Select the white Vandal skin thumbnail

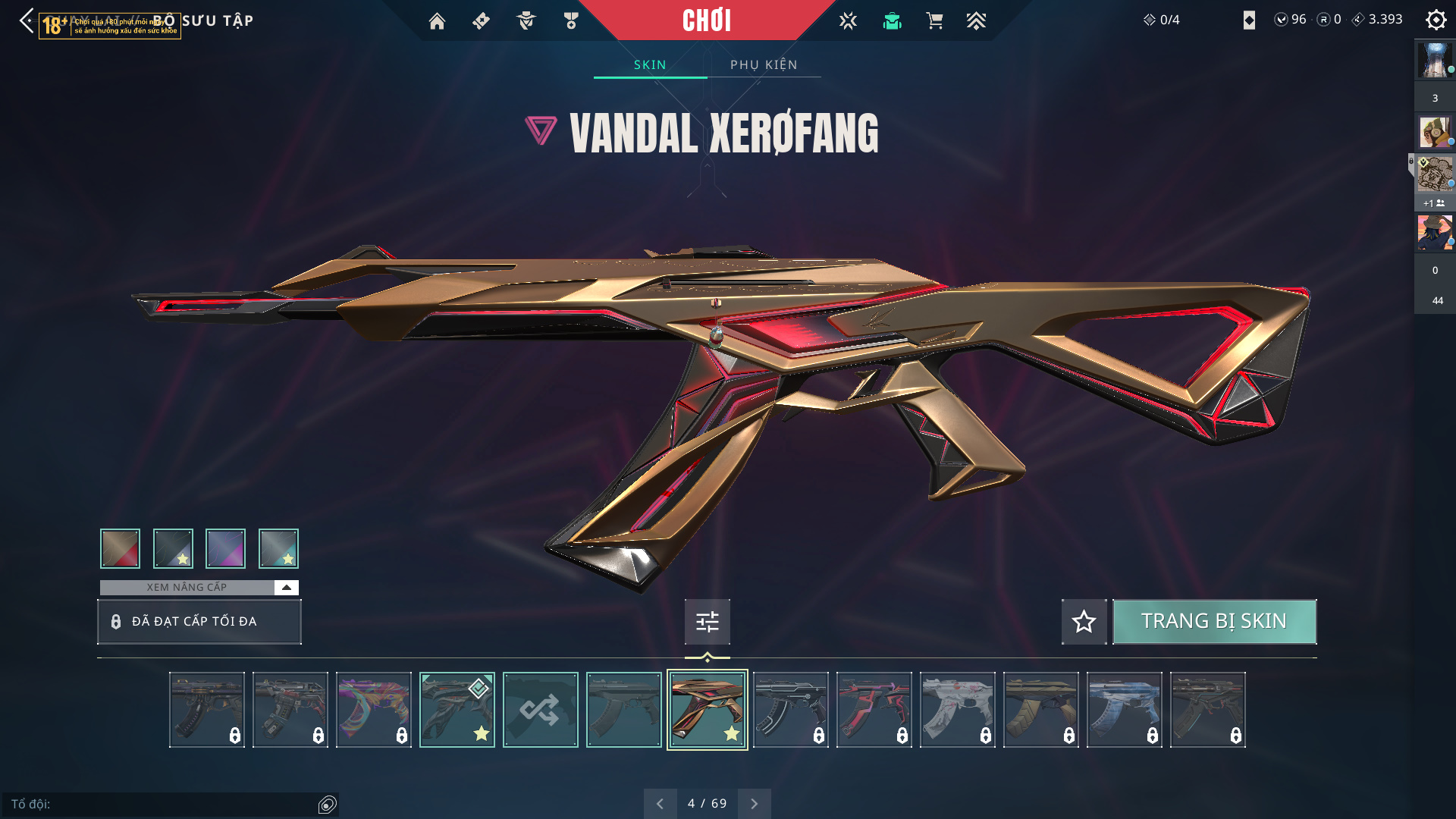(x=957, y=710)
